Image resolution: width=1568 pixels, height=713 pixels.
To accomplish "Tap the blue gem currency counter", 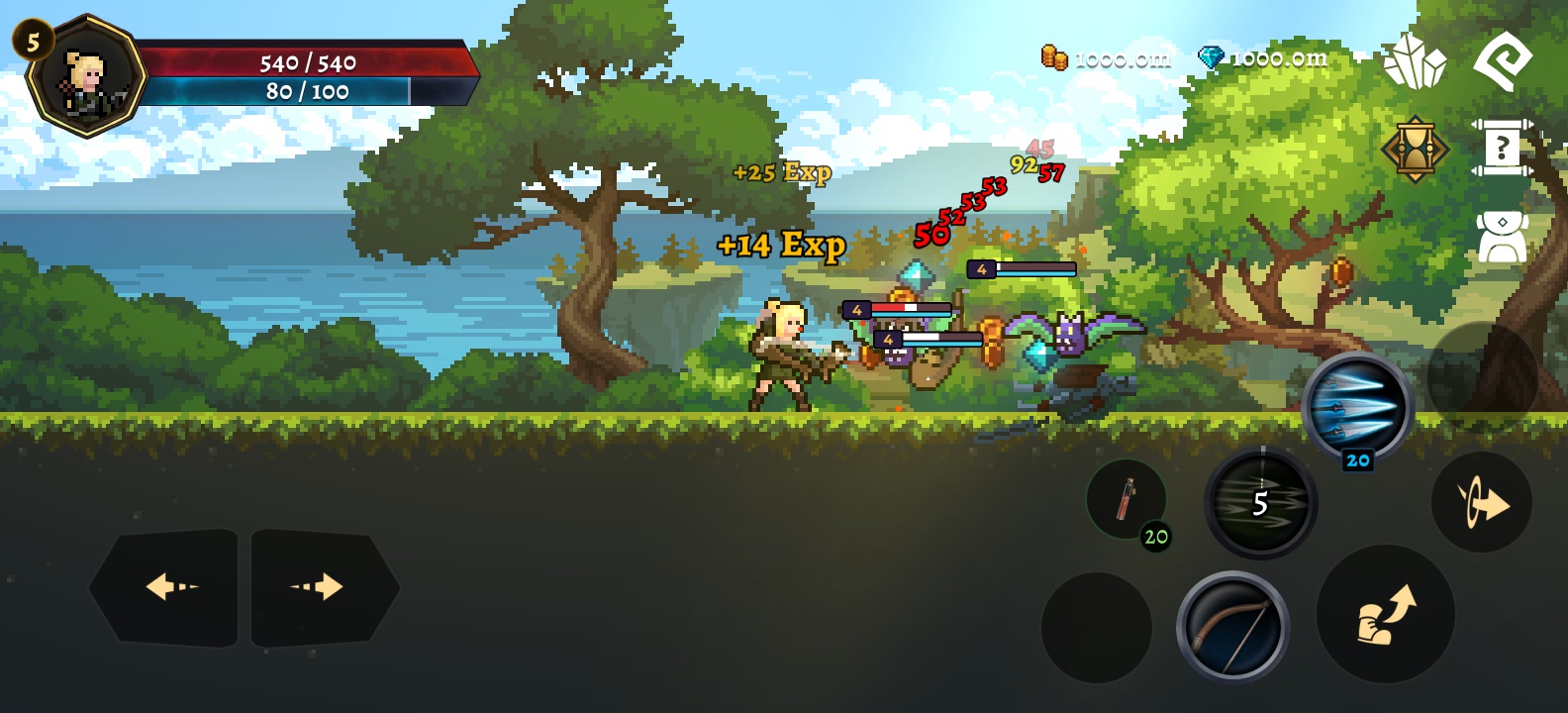I will tap(1263, 58).
